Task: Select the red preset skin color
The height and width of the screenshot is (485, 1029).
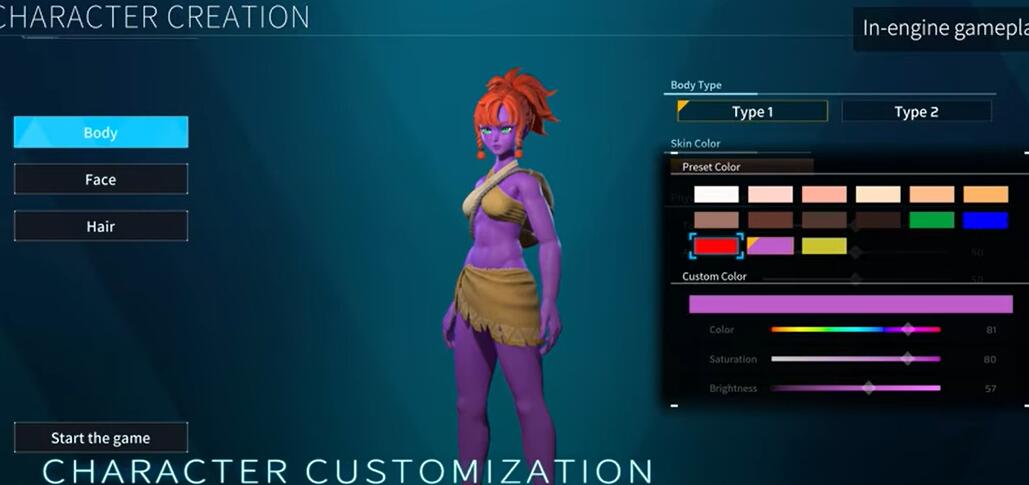Action: [716, 246]
